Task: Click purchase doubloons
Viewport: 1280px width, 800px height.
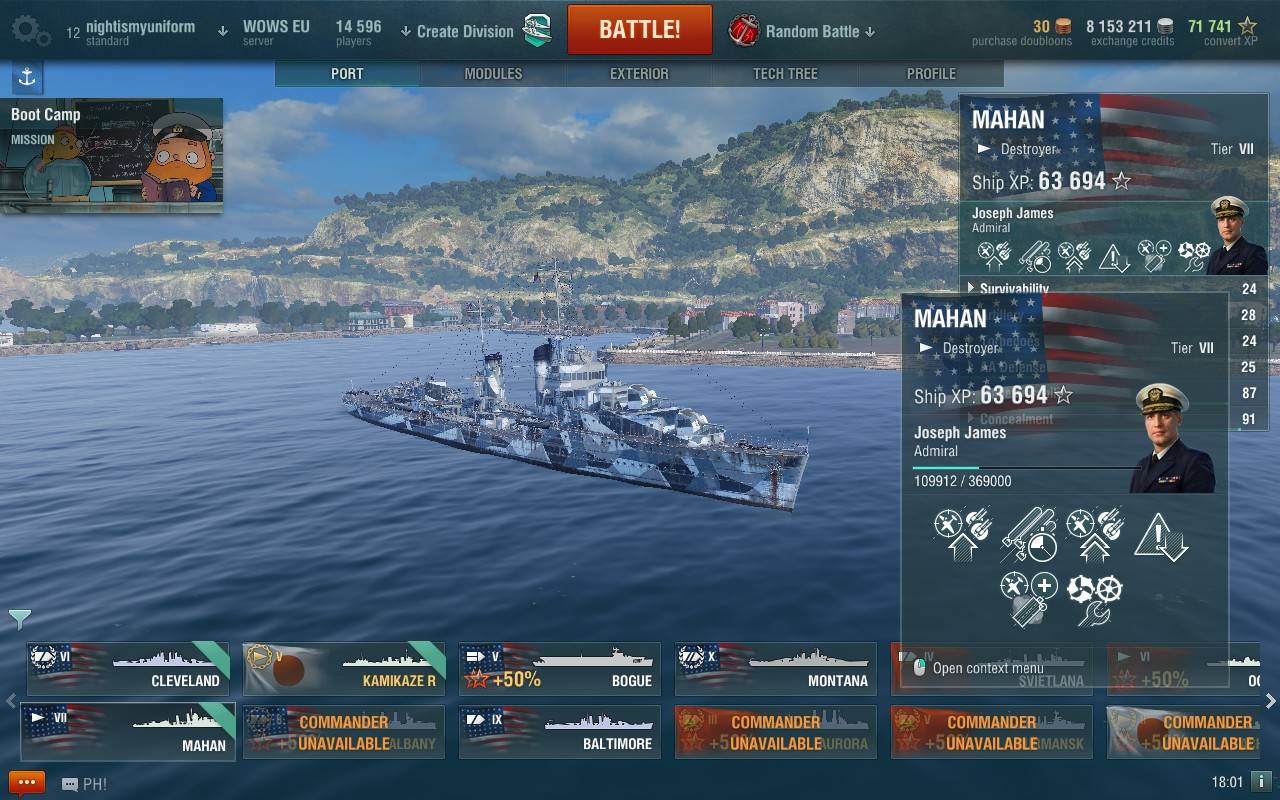Action: [1021, 32]
